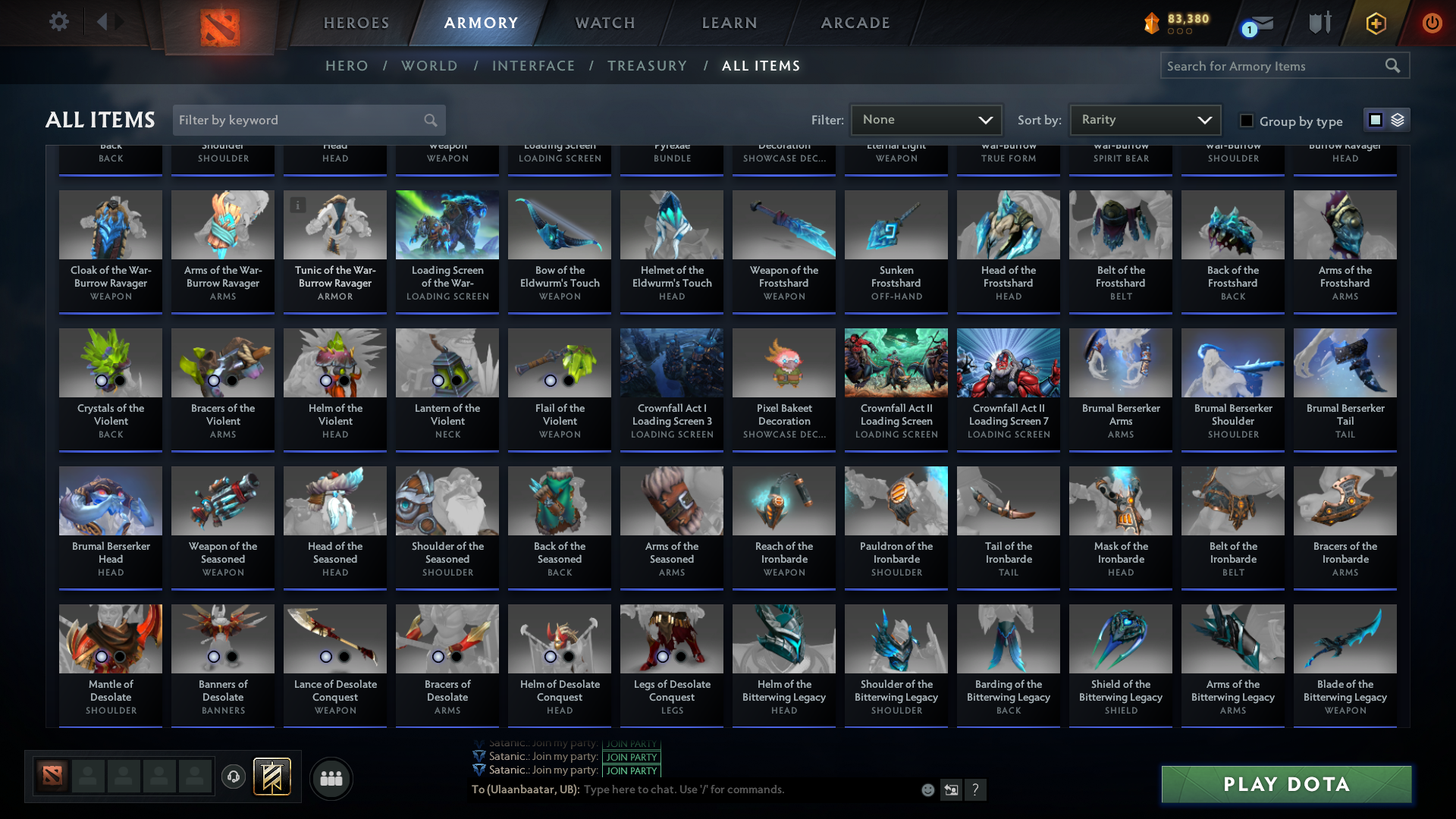
Task: Open the Filter dropdown set to None
Action: tap(926, 120)
